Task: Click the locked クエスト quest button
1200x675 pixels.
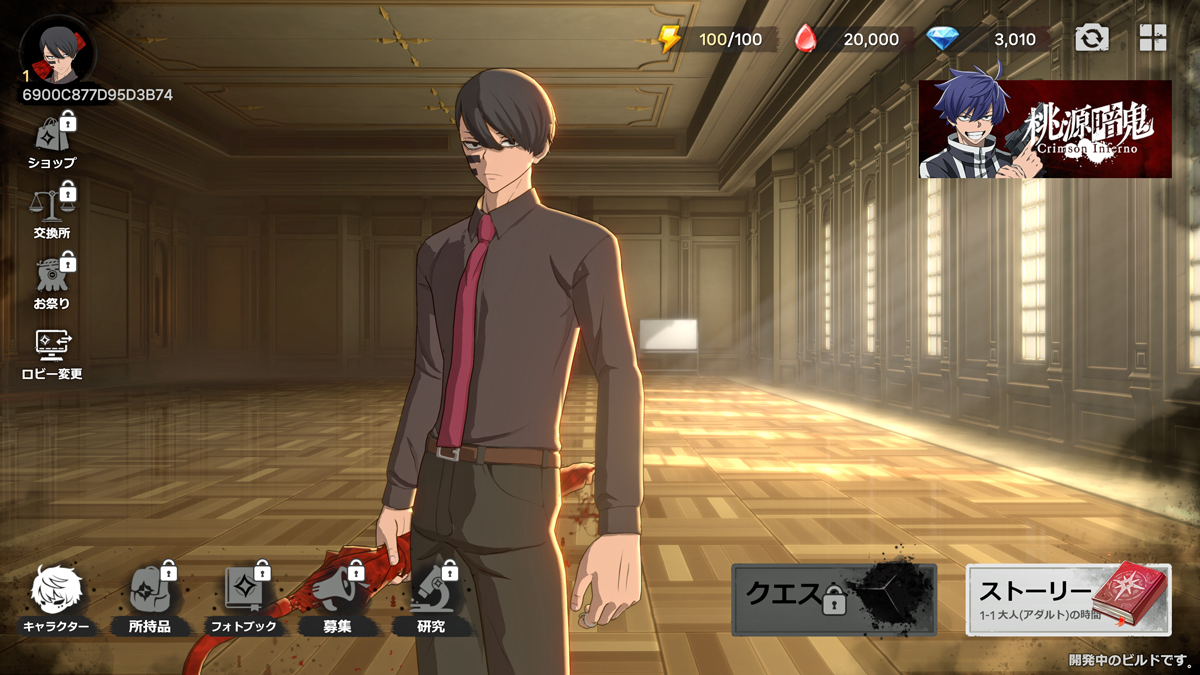Action: (x=834, y=599)
